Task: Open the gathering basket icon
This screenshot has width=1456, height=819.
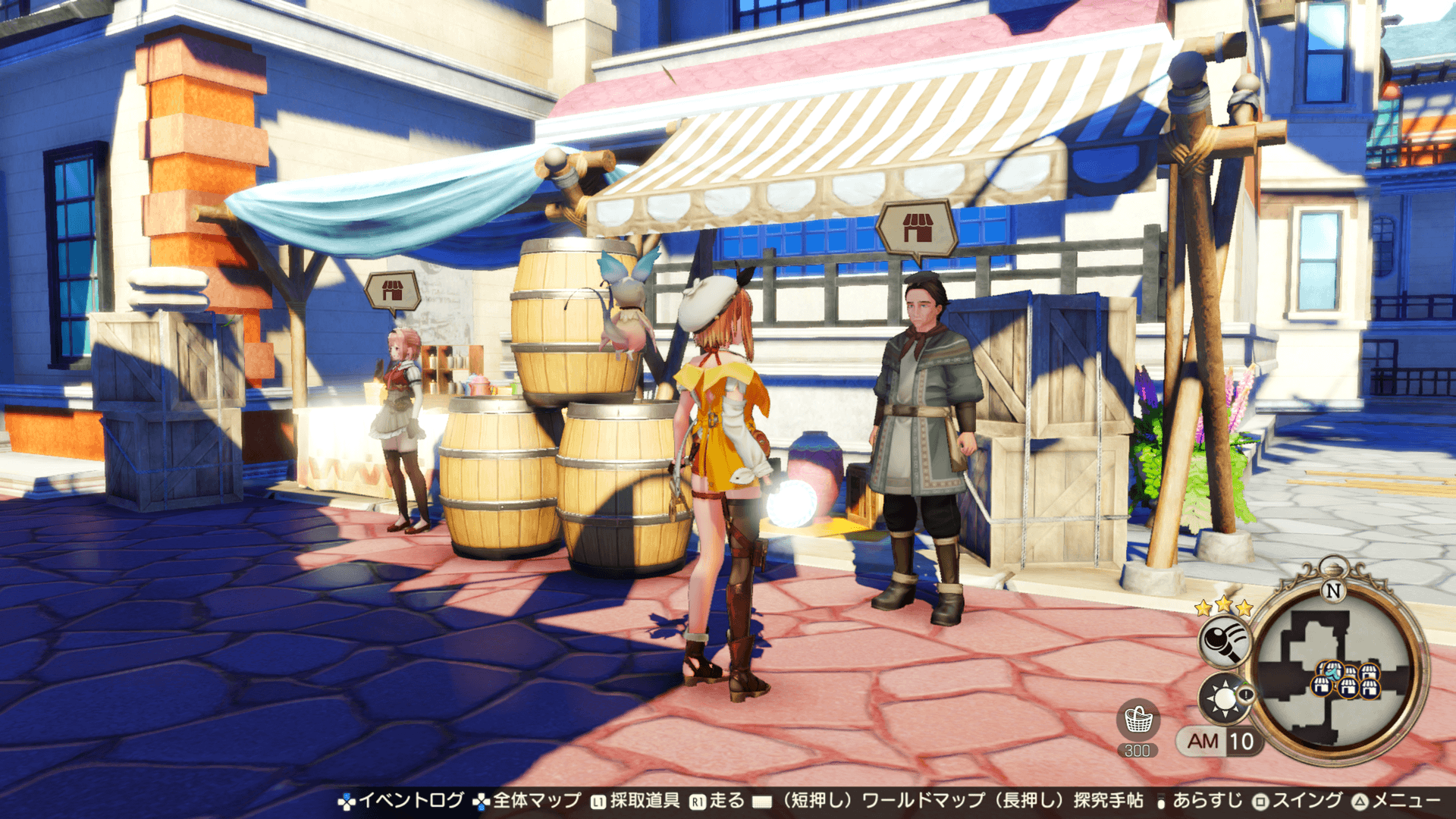Action: (1137, 720)
